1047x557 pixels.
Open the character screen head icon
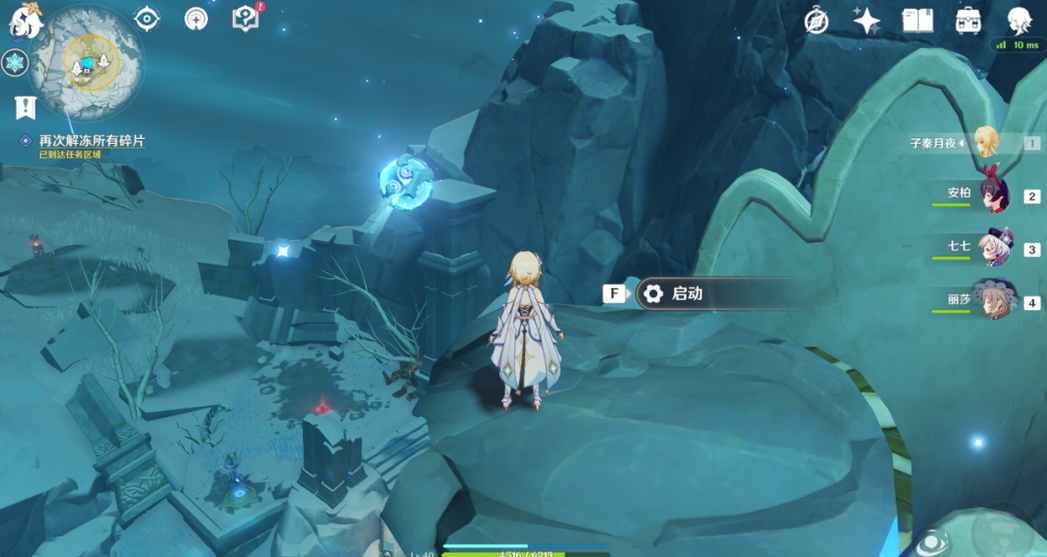1019,21
